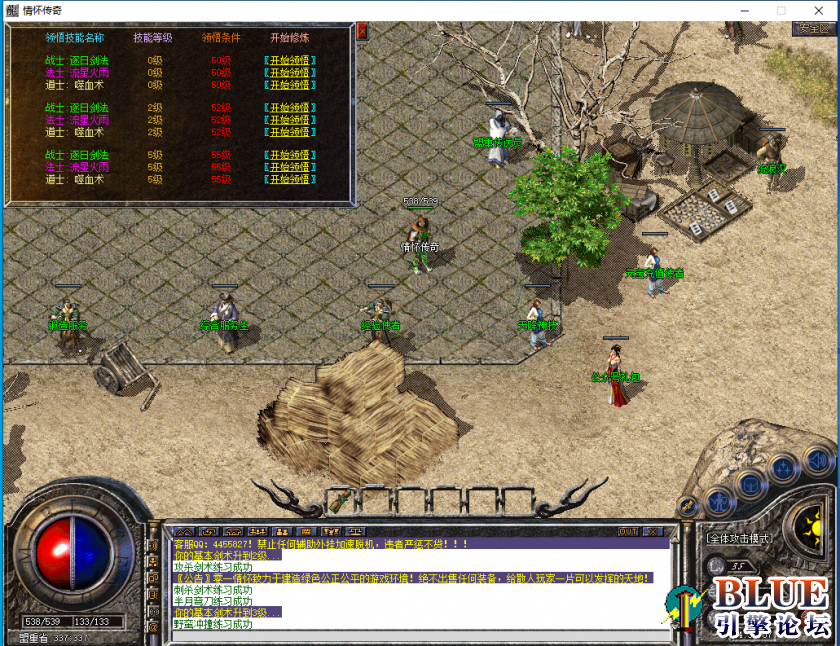Close the chat window with its X button

point(653,532)
